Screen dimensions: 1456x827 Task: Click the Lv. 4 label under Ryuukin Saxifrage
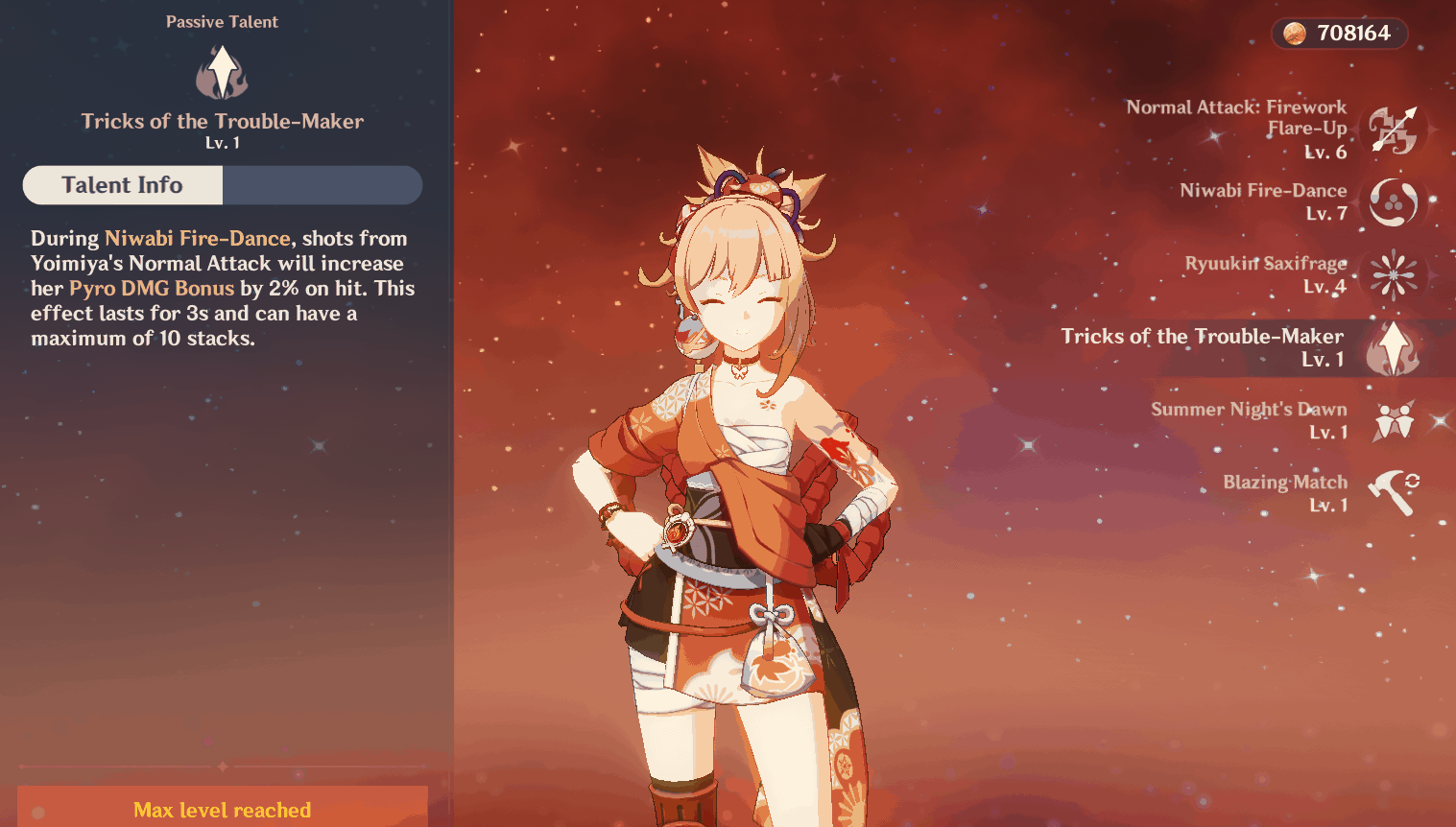1327,286
